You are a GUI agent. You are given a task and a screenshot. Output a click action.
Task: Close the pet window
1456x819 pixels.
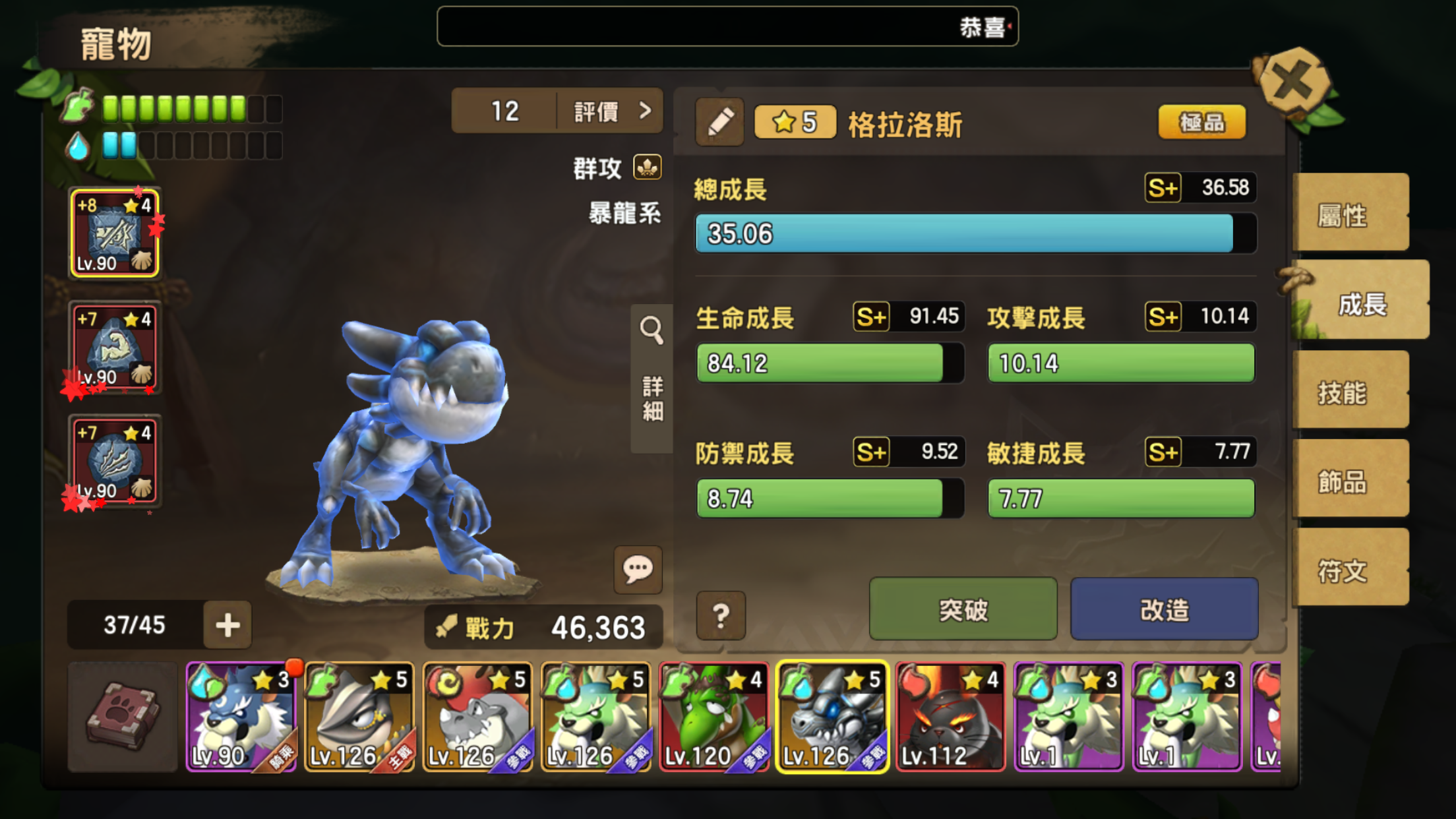point(1292,82)
